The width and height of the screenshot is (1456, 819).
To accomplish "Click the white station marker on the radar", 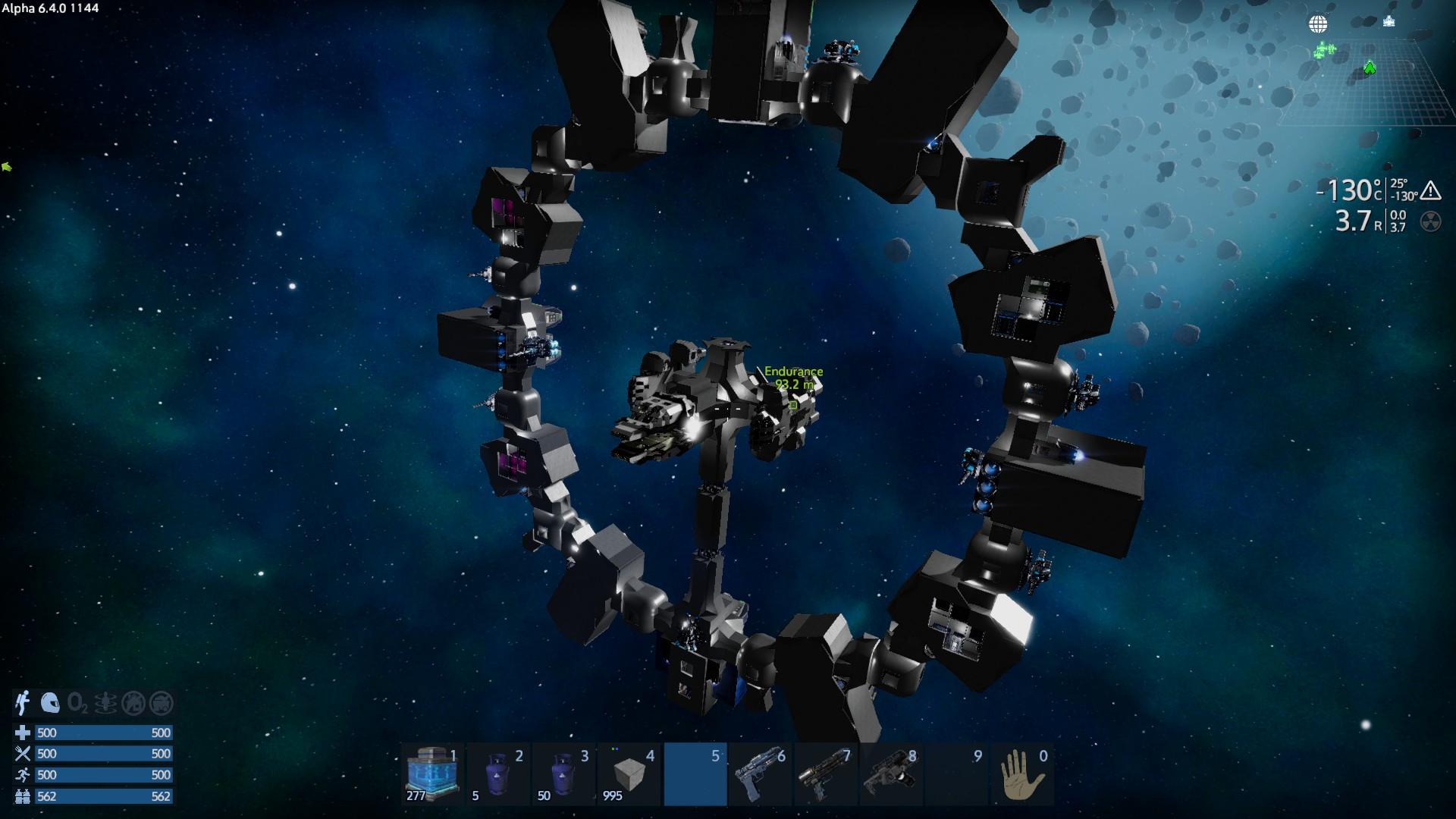I will click(x=1389, y=20).
